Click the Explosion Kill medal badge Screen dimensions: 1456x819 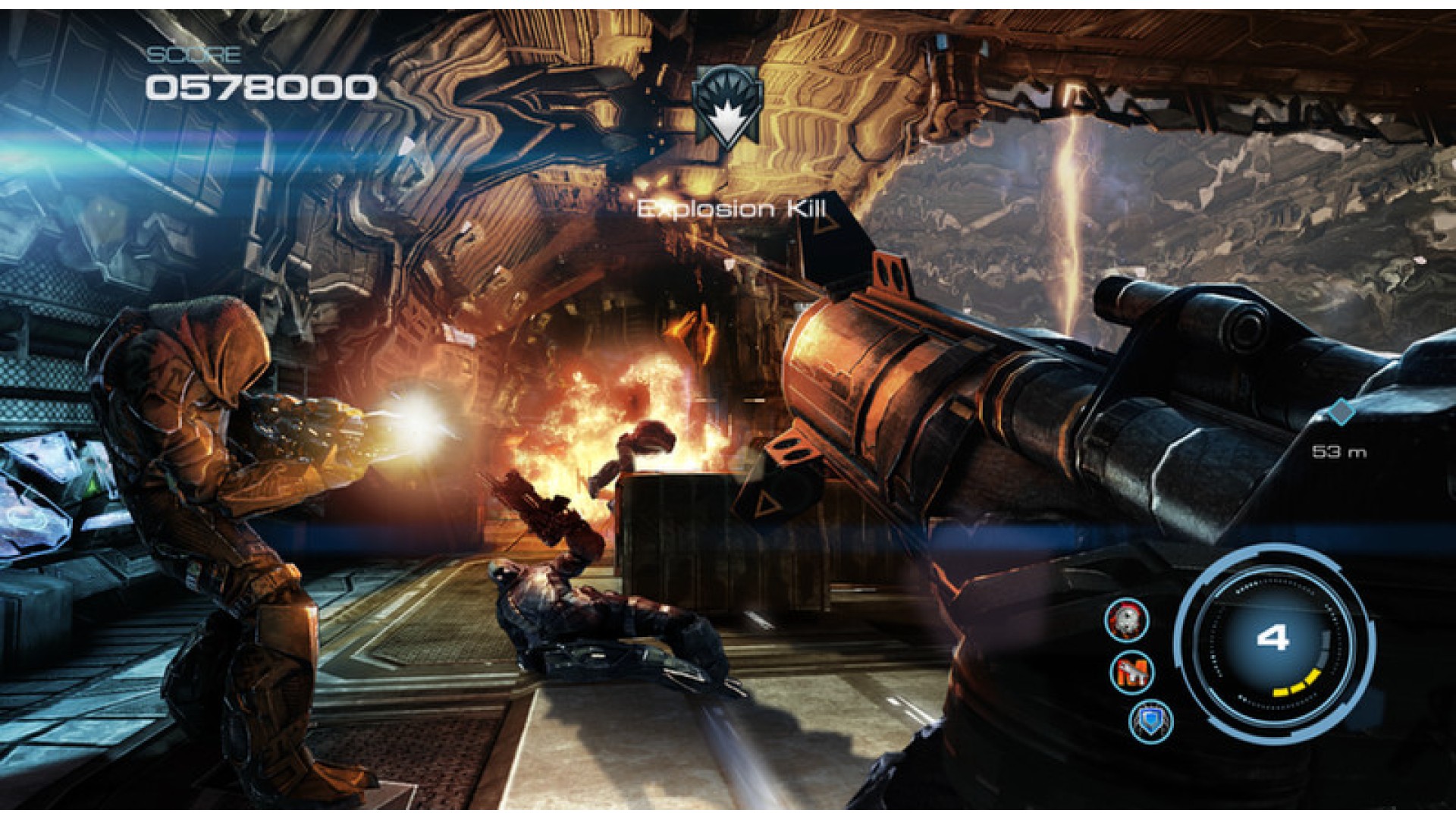coord(727,105)
